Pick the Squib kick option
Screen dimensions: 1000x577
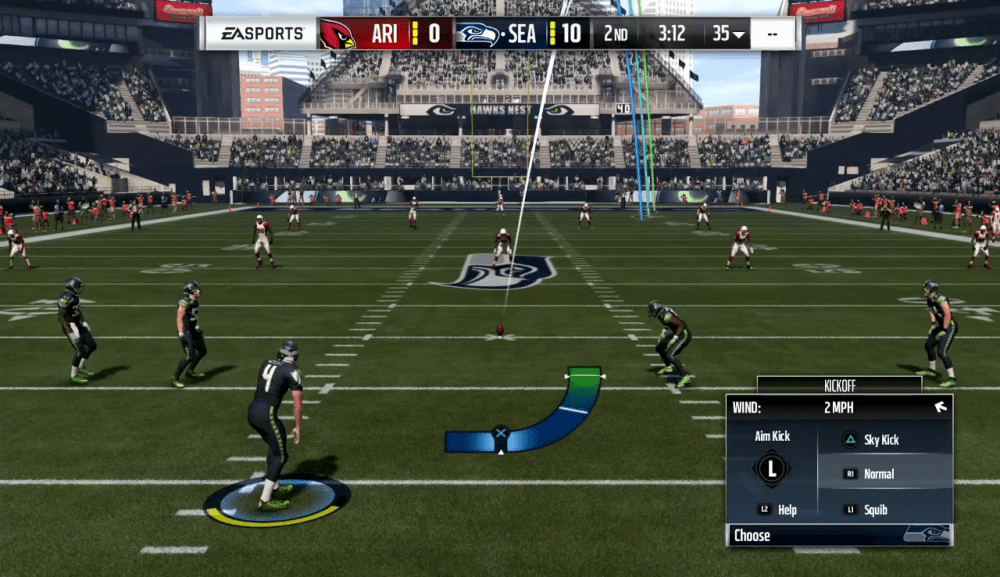coord(875,510)
